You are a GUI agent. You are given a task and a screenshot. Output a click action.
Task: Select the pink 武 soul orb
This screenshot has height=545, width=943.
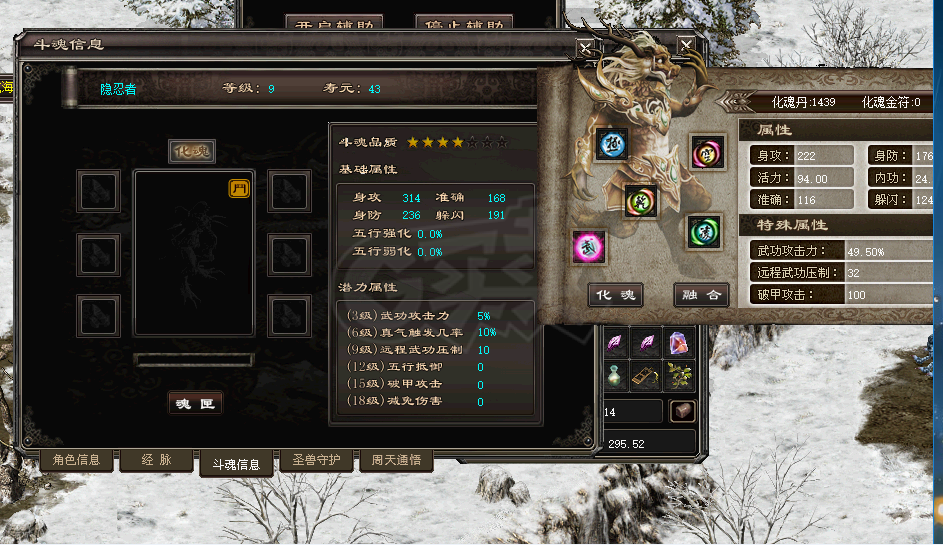[587, 246]
